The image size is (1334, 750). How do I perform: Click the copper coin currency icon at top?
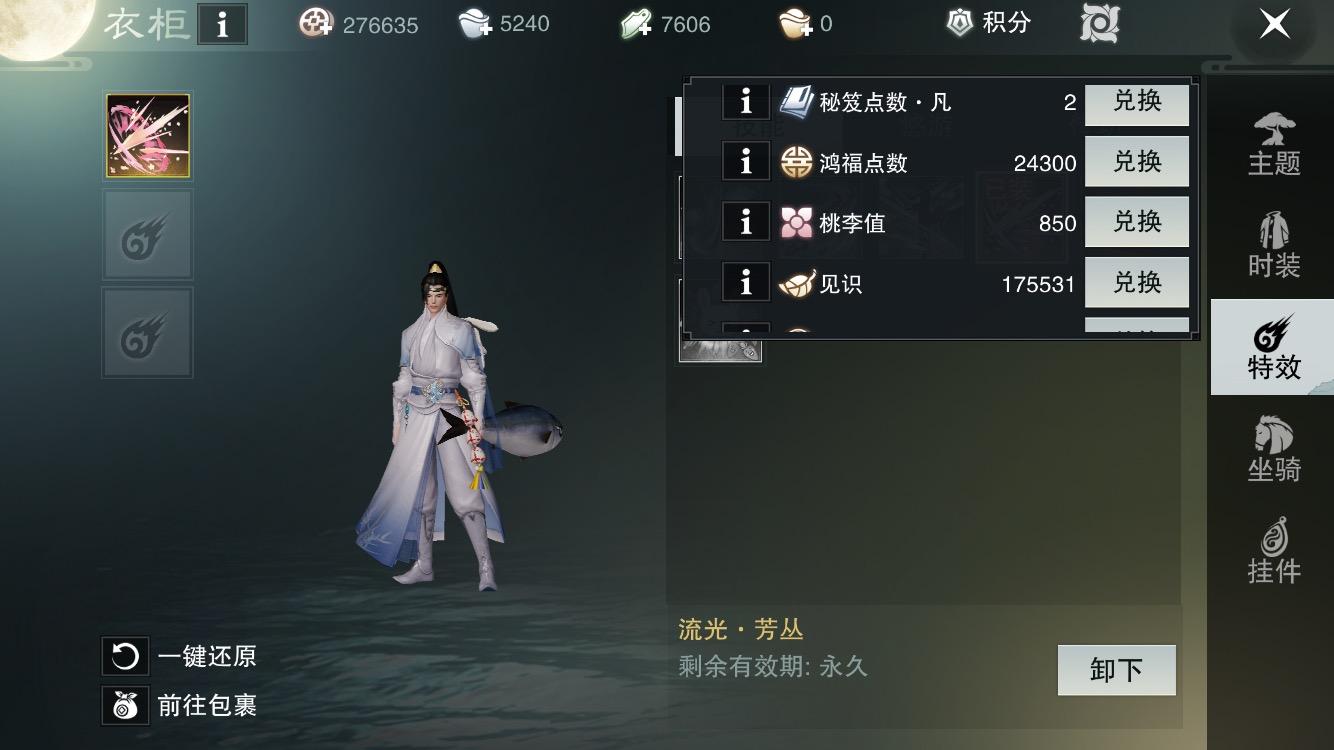point(317,25)
